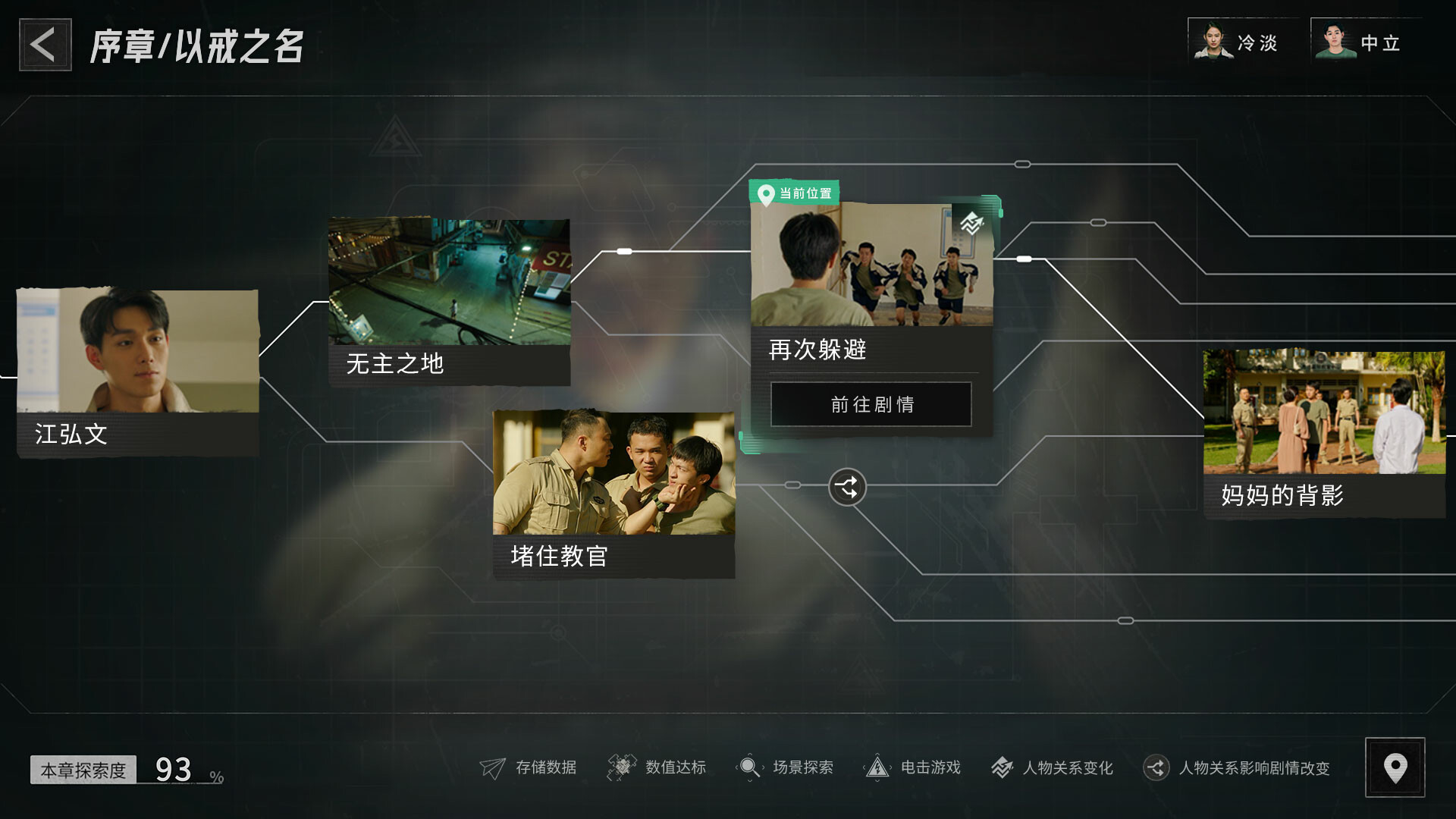This screenshot has height=819, width=1456.
Task: Select the 场景探索 magnifier legend icon
Action: click(x=749, y=767)
